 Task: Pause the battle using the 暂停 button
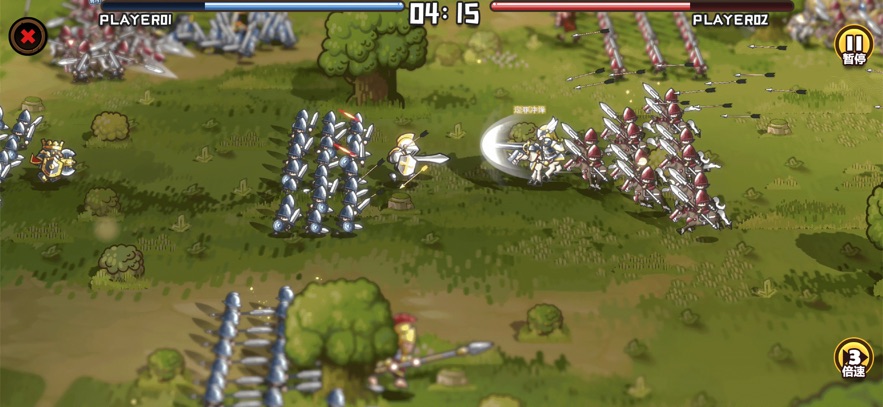click(x=853, y=44)
